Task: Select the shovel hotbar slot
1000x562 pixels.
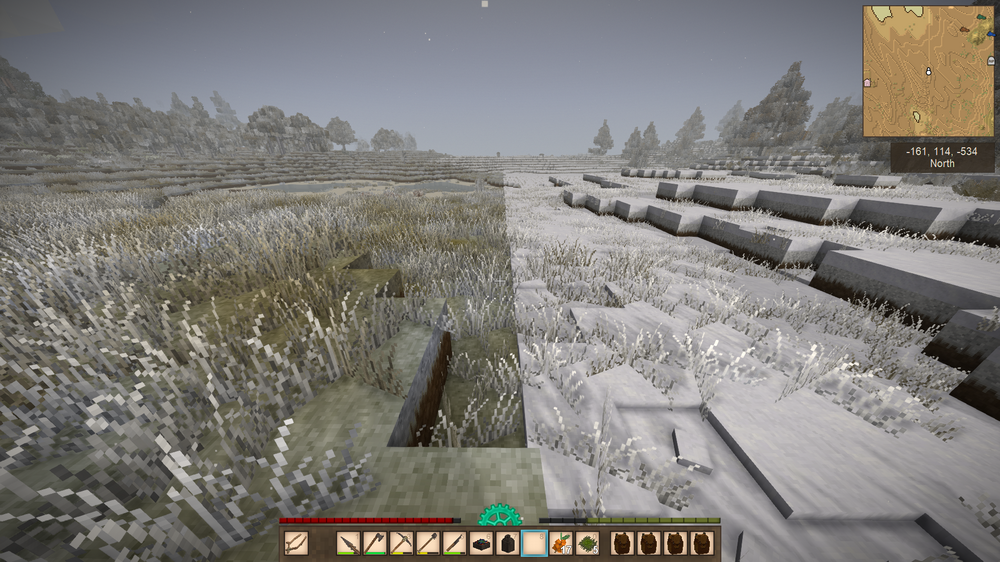Action: (428, 543)
